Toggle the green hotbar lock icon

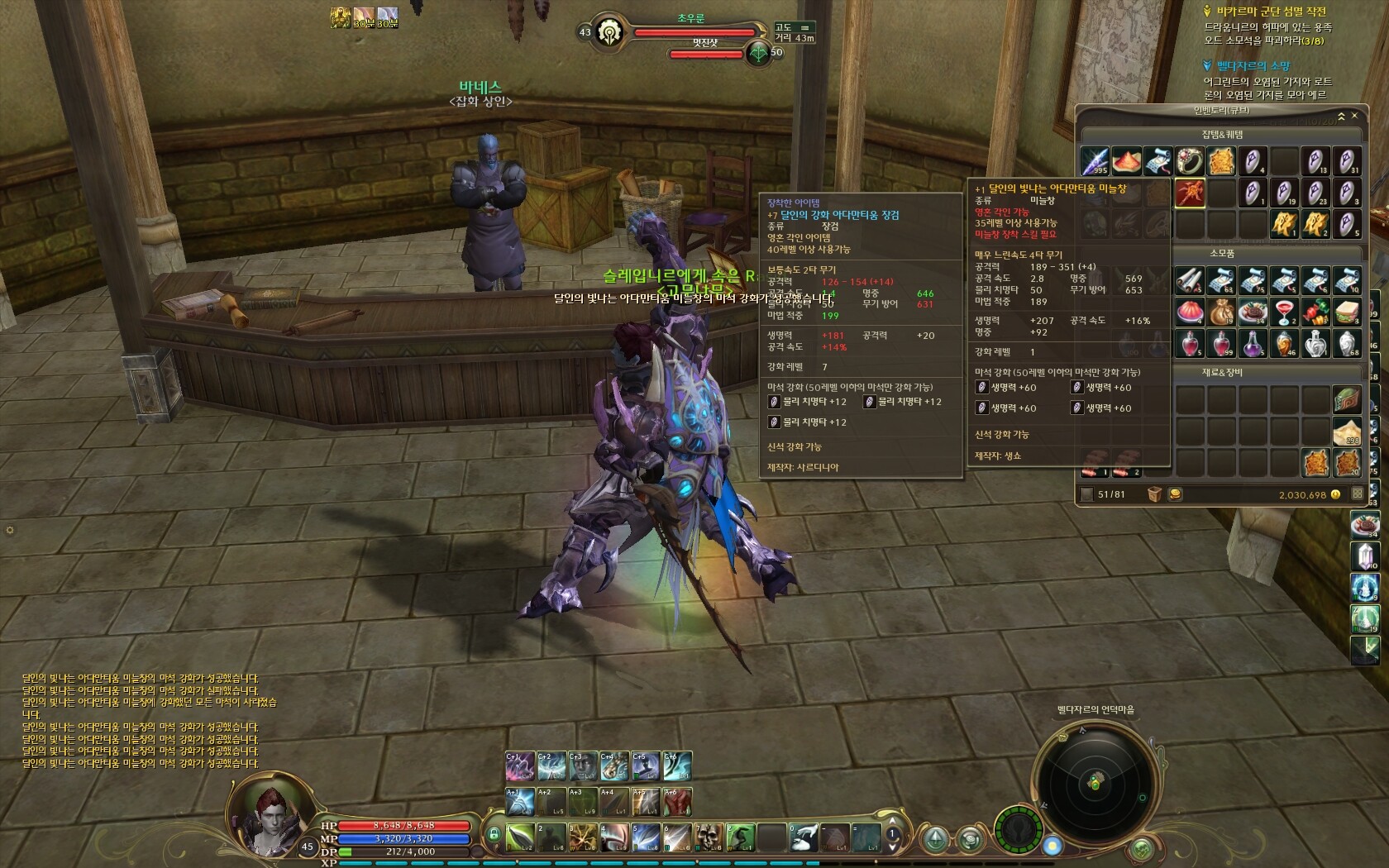coord(494,834)
